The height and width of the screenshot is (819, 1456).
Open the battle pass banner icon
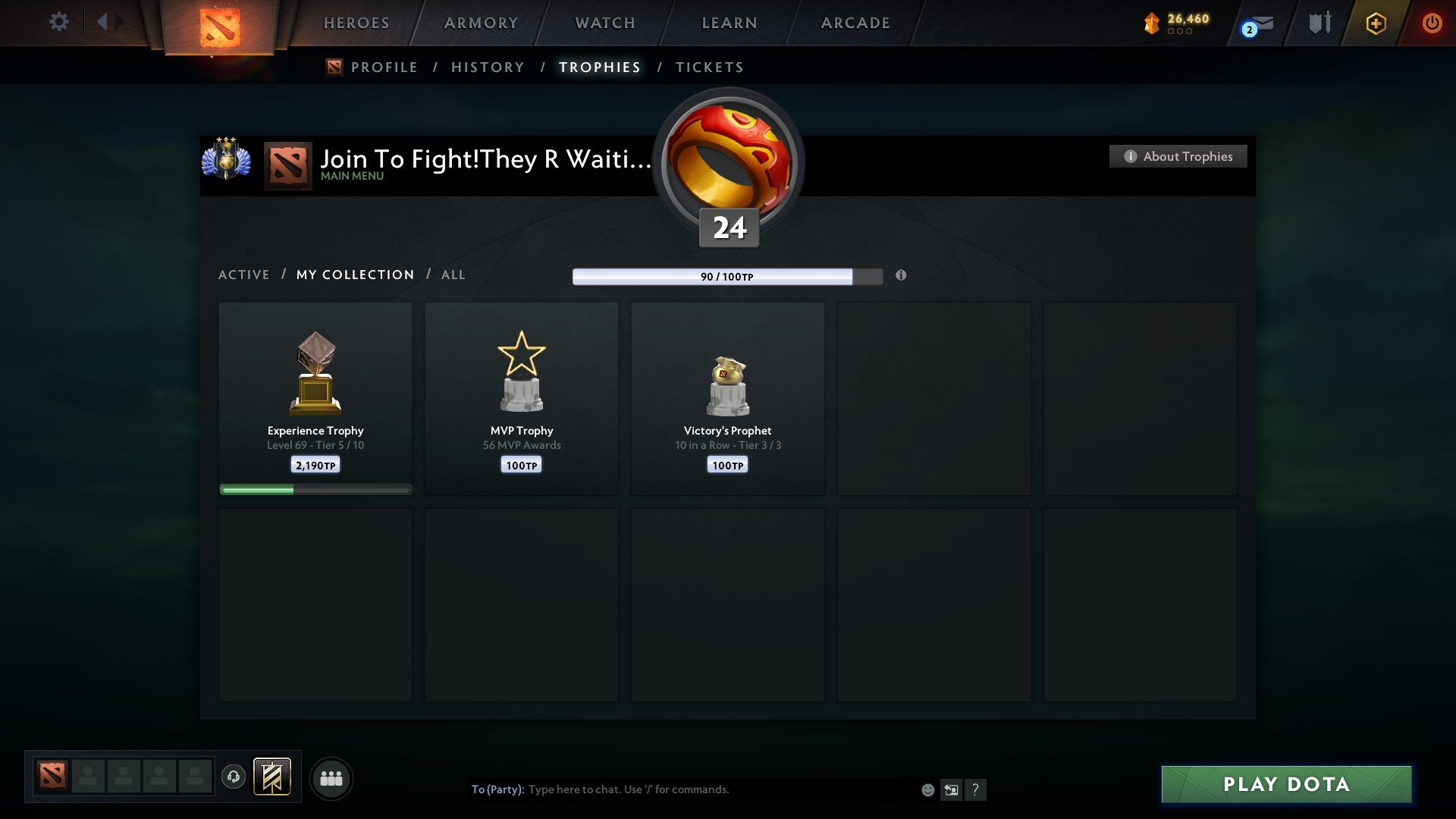point(271,777)
